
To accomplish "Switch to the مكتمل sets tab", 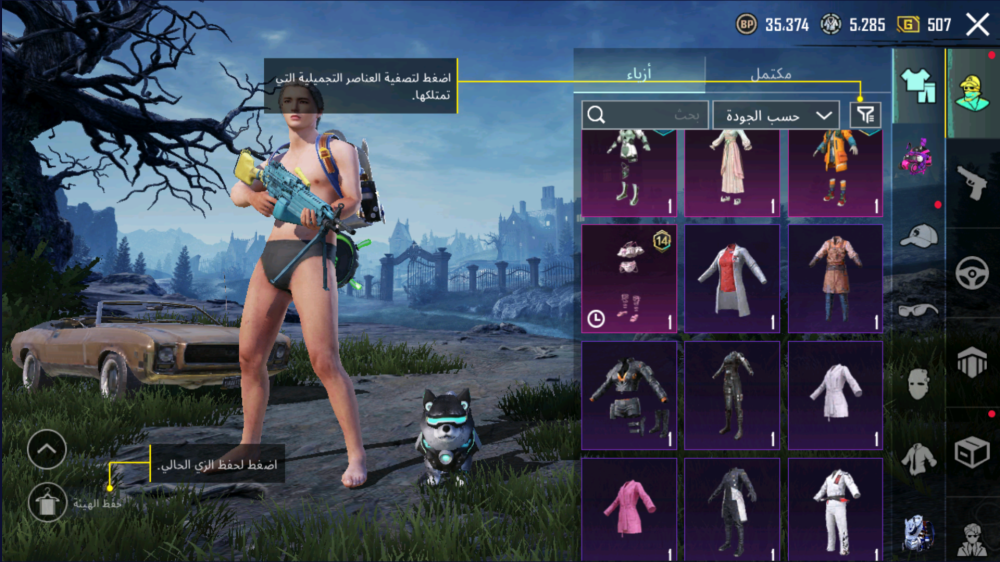I will pos(770,74).
